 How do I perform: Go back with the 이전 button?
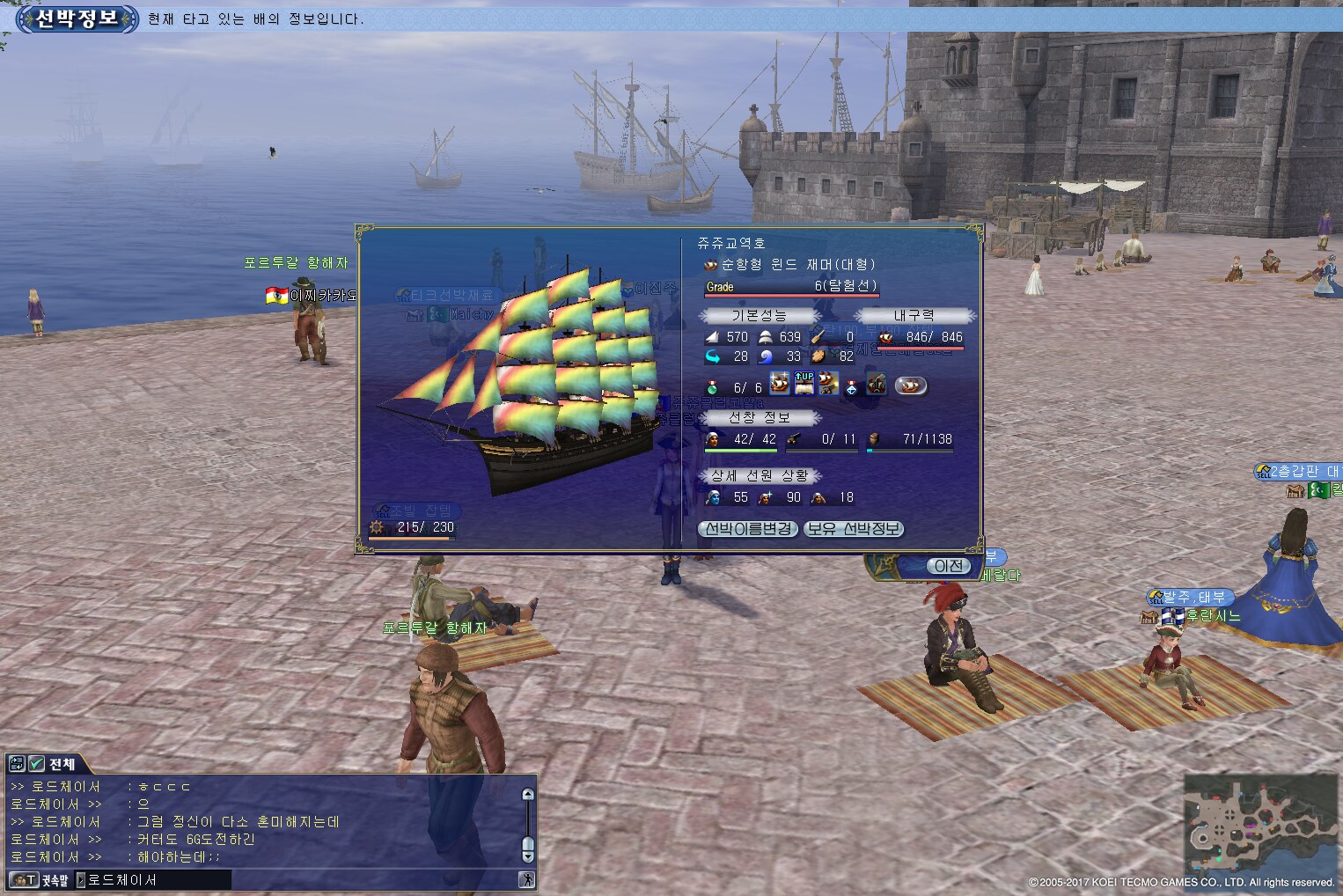pyautogui.click(x=948, y=566)
